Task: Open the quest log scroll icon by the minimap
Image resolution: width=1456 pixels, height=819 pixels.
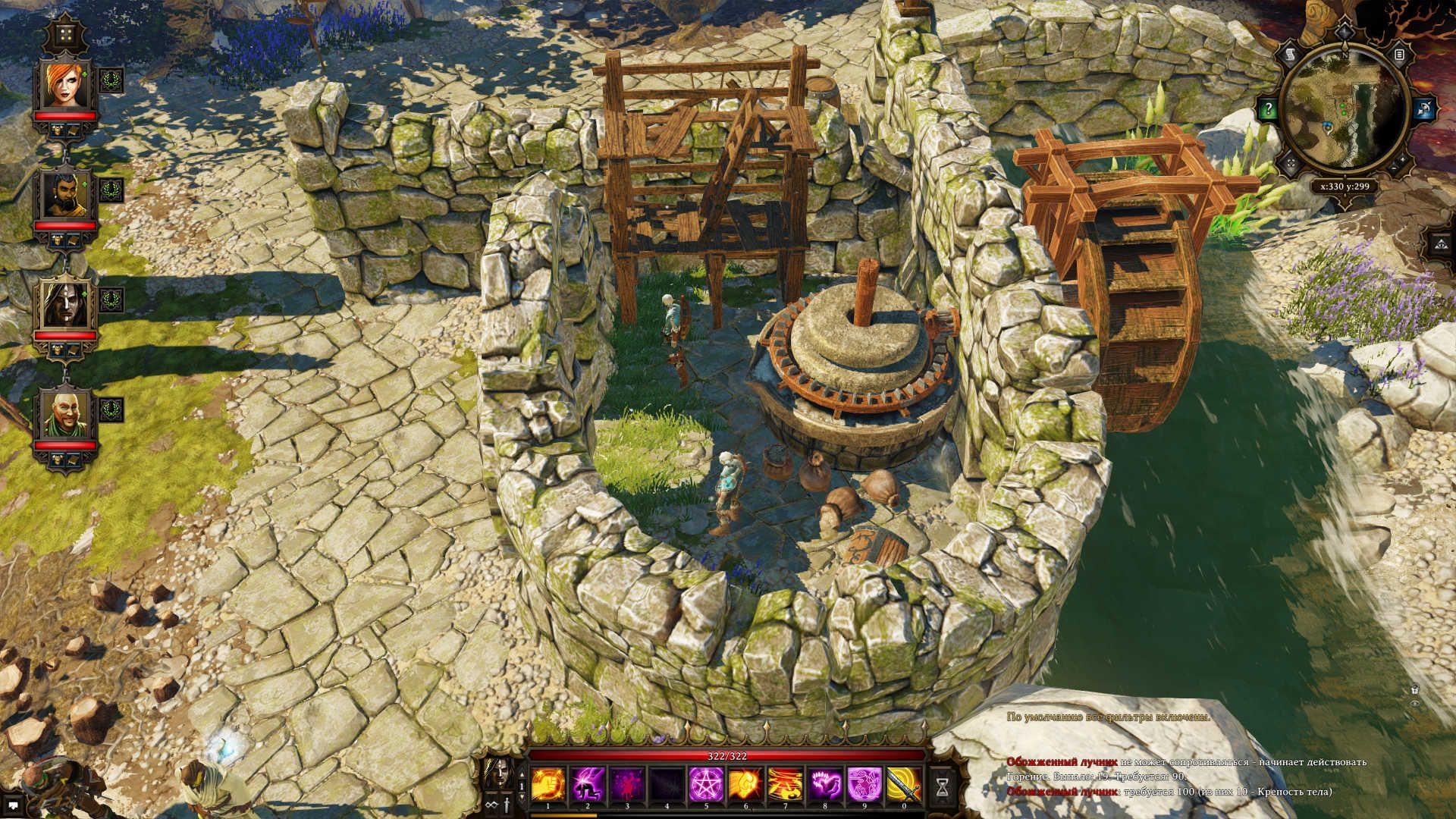Action: (x=1290, y=54)
